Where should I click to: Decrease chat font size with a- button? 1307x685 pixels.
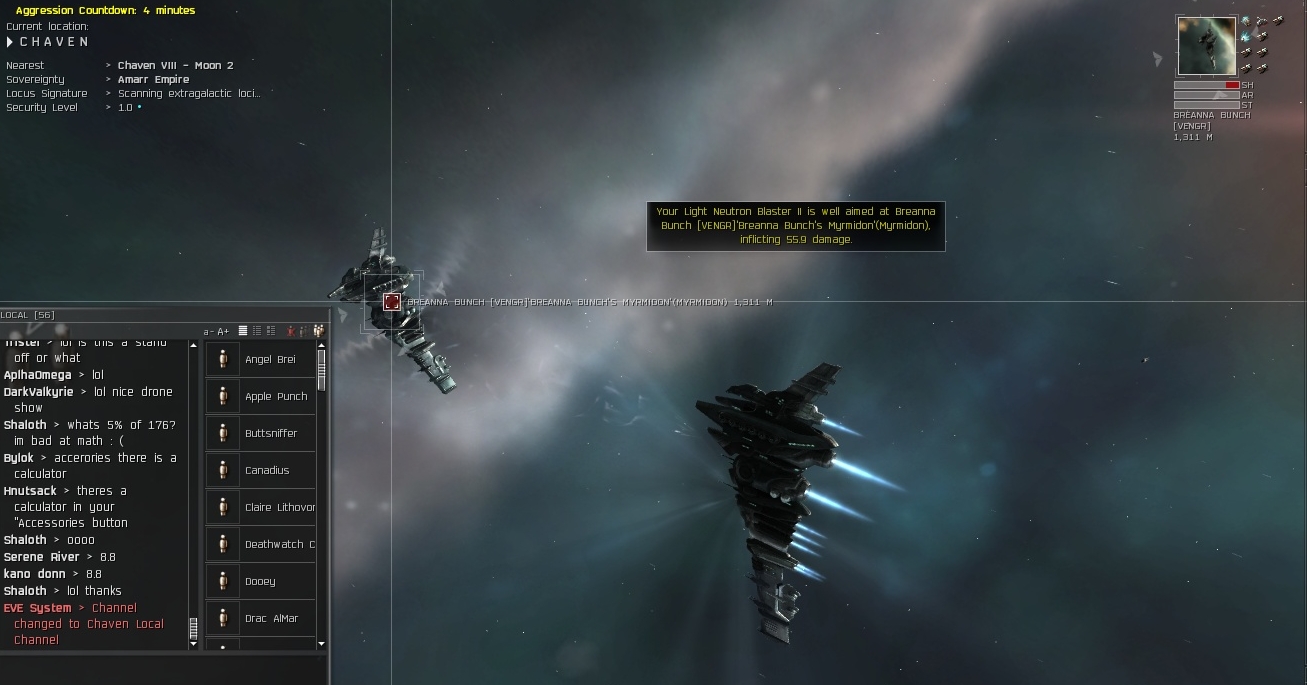click(x=208, y=331)
